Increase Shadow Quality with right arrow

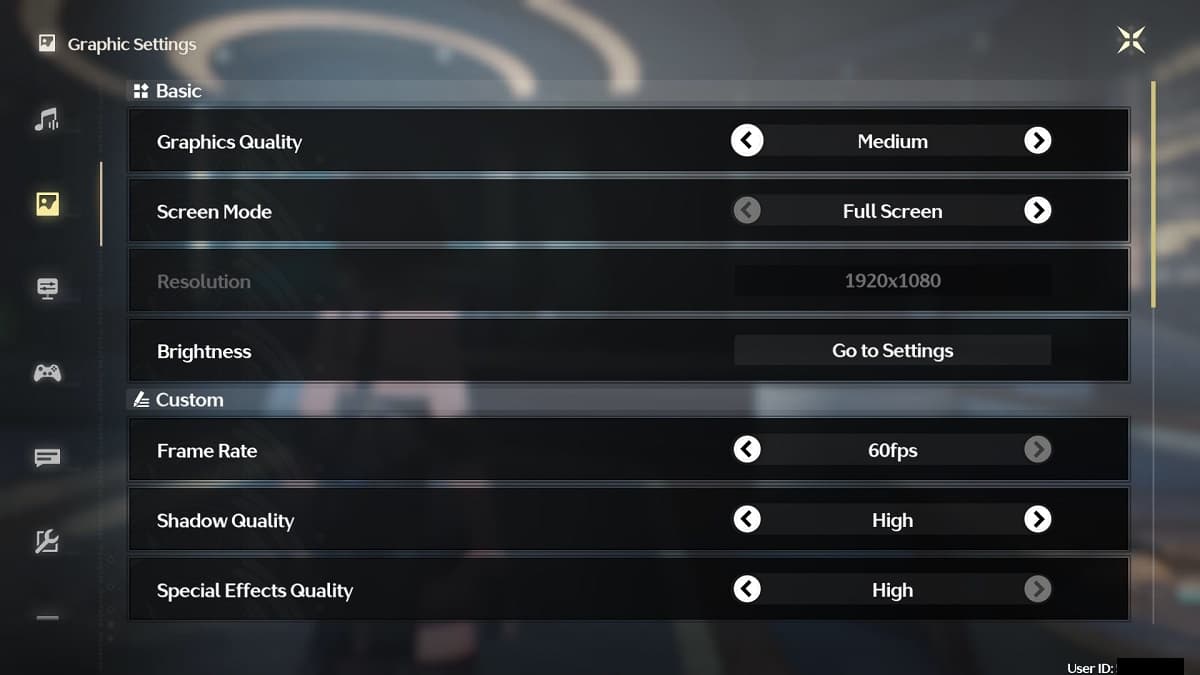point(1038,520)
